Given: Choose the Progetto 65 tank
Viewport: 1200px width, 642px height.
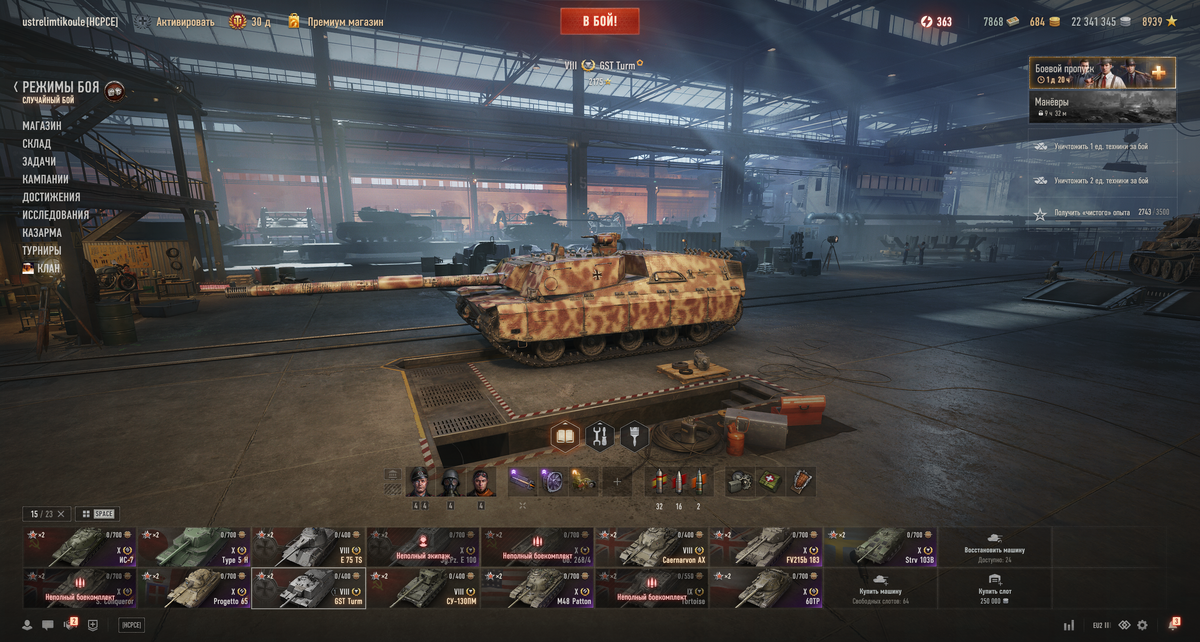Looking at the screenshot, I should (x=194, y=588).
